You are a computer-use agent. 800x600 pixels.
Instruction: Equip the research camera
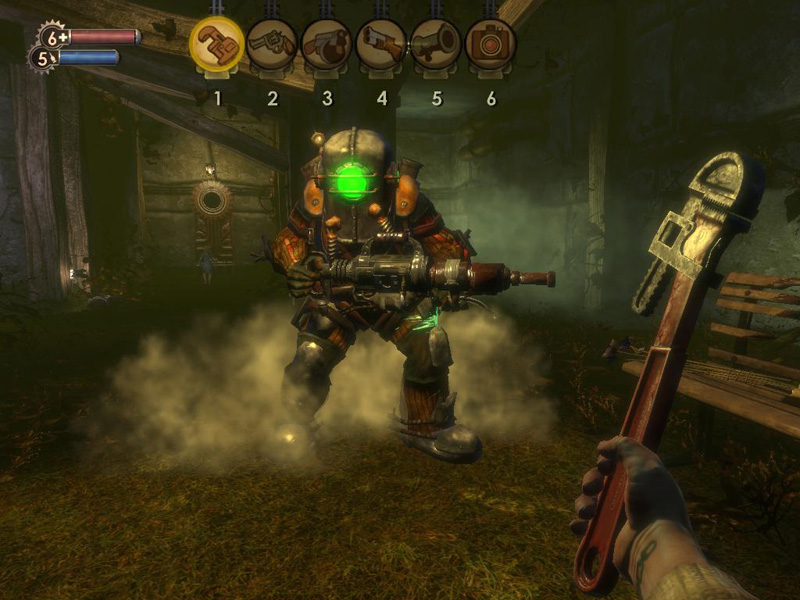pyautogui.click(x=491, y=44)
